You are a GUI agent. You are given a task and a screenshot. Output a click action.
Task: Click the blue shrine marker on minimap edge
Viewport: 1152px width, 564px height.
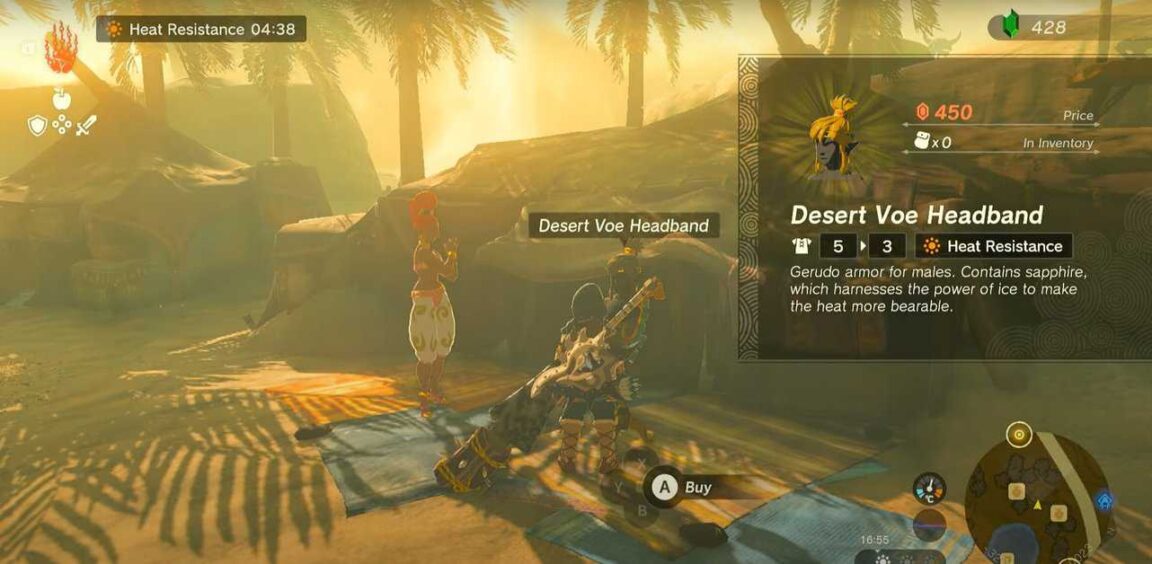1104,499
